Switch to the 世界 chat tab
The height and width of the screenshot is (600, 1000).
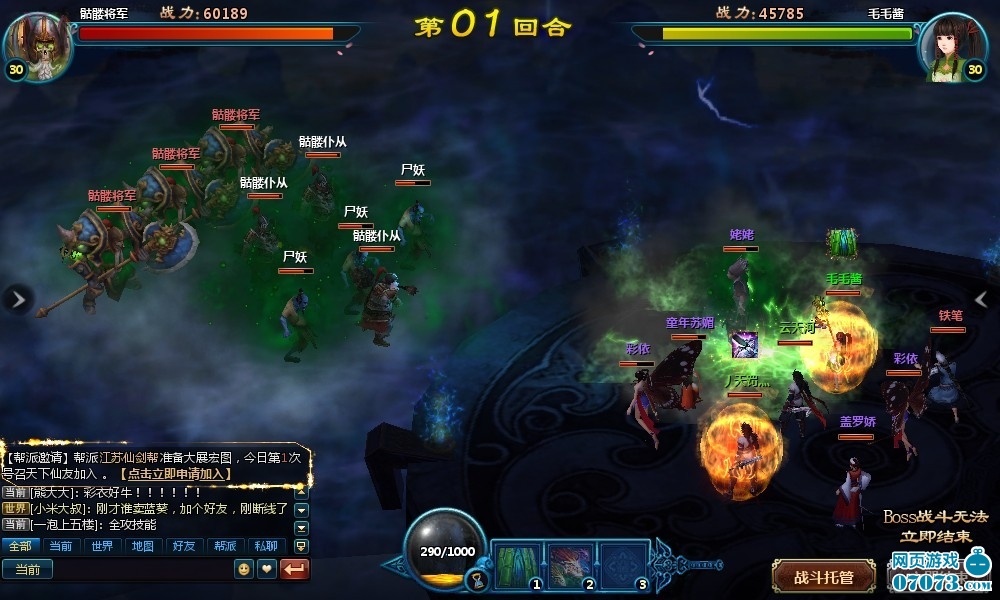click(x=102, y=546)
